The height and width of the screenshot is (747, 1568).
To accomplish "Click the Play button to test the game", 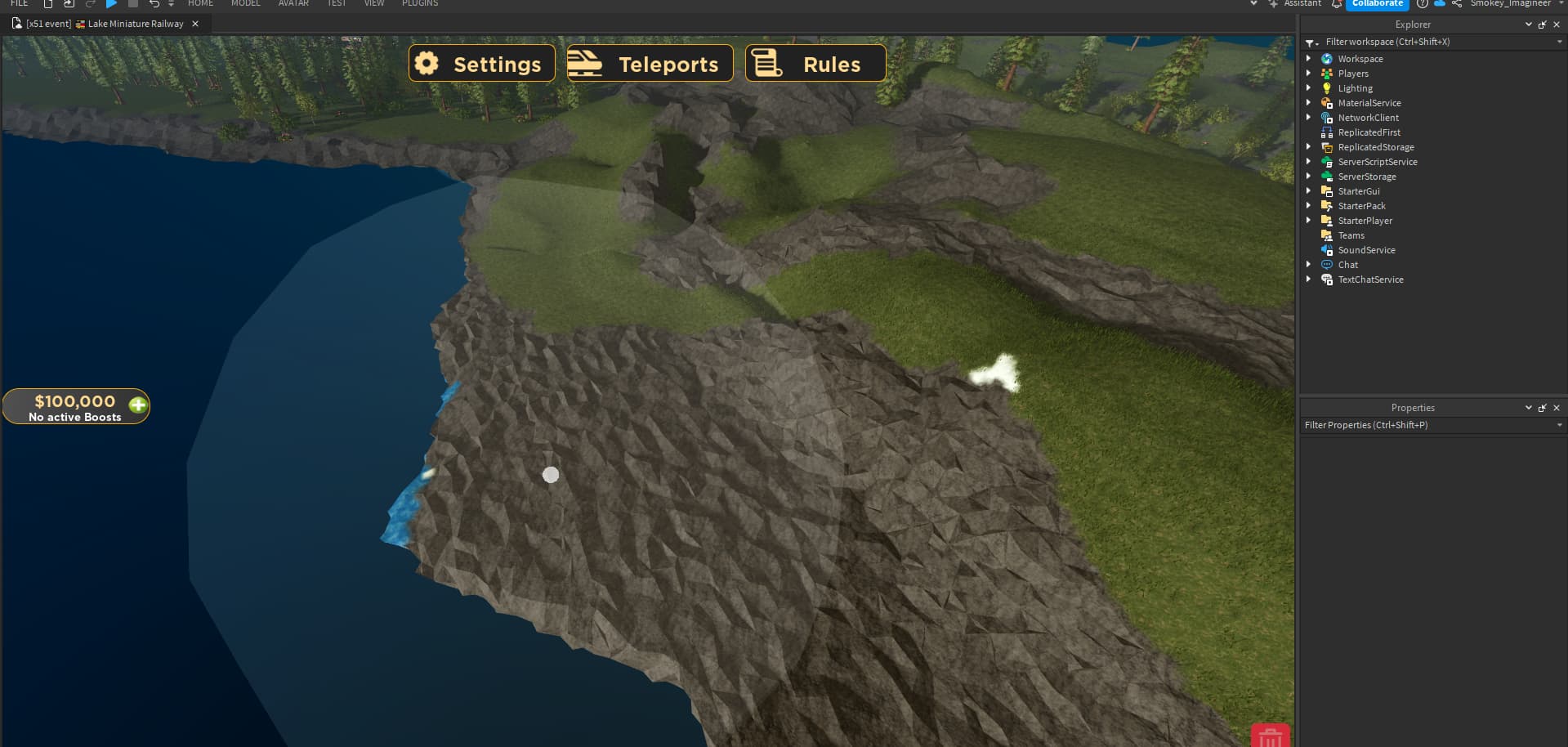I will pyautogui.click(x=112, y=4).
